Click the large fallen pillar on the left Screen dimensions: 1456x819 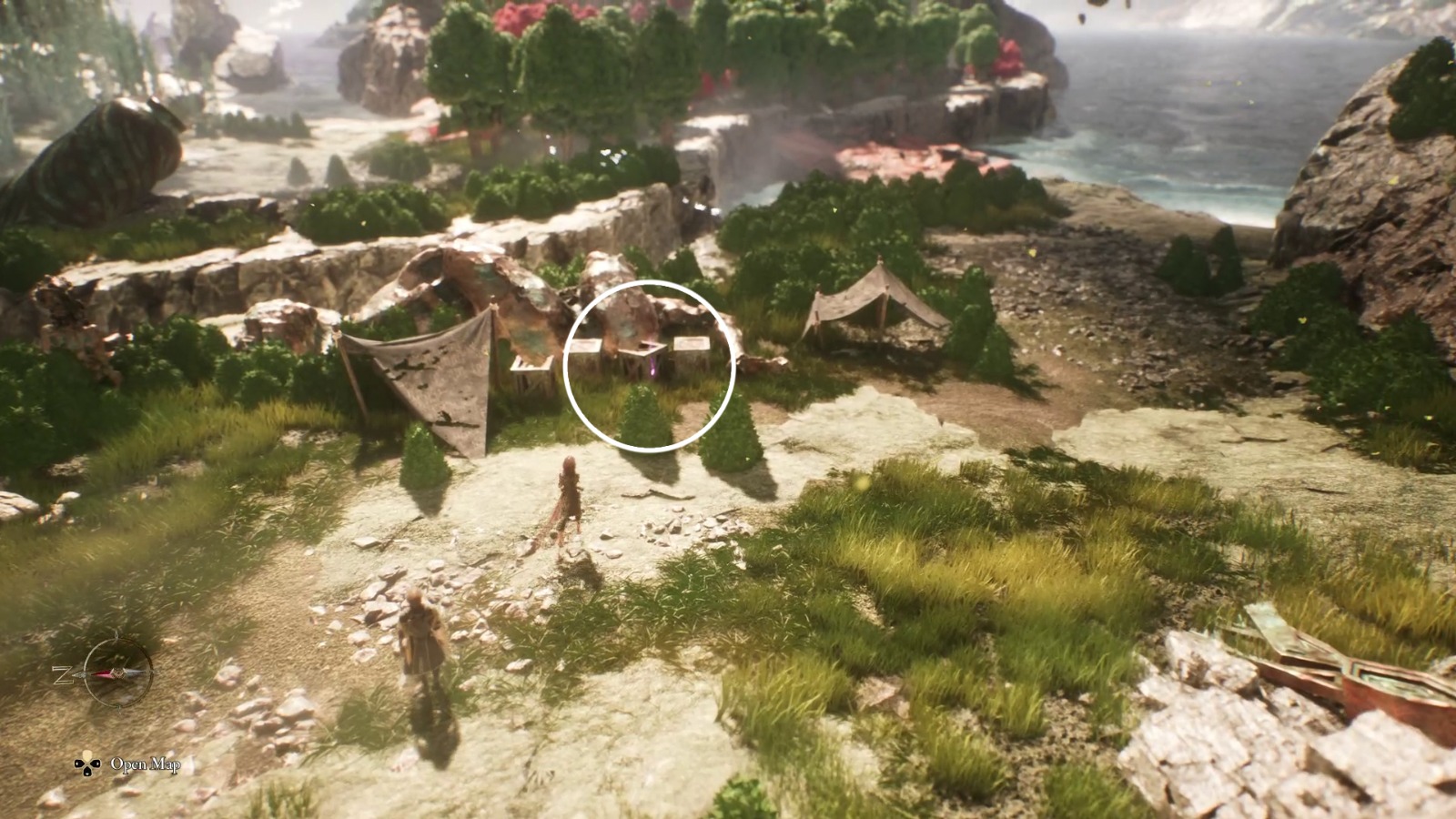(x=100, y=155)
